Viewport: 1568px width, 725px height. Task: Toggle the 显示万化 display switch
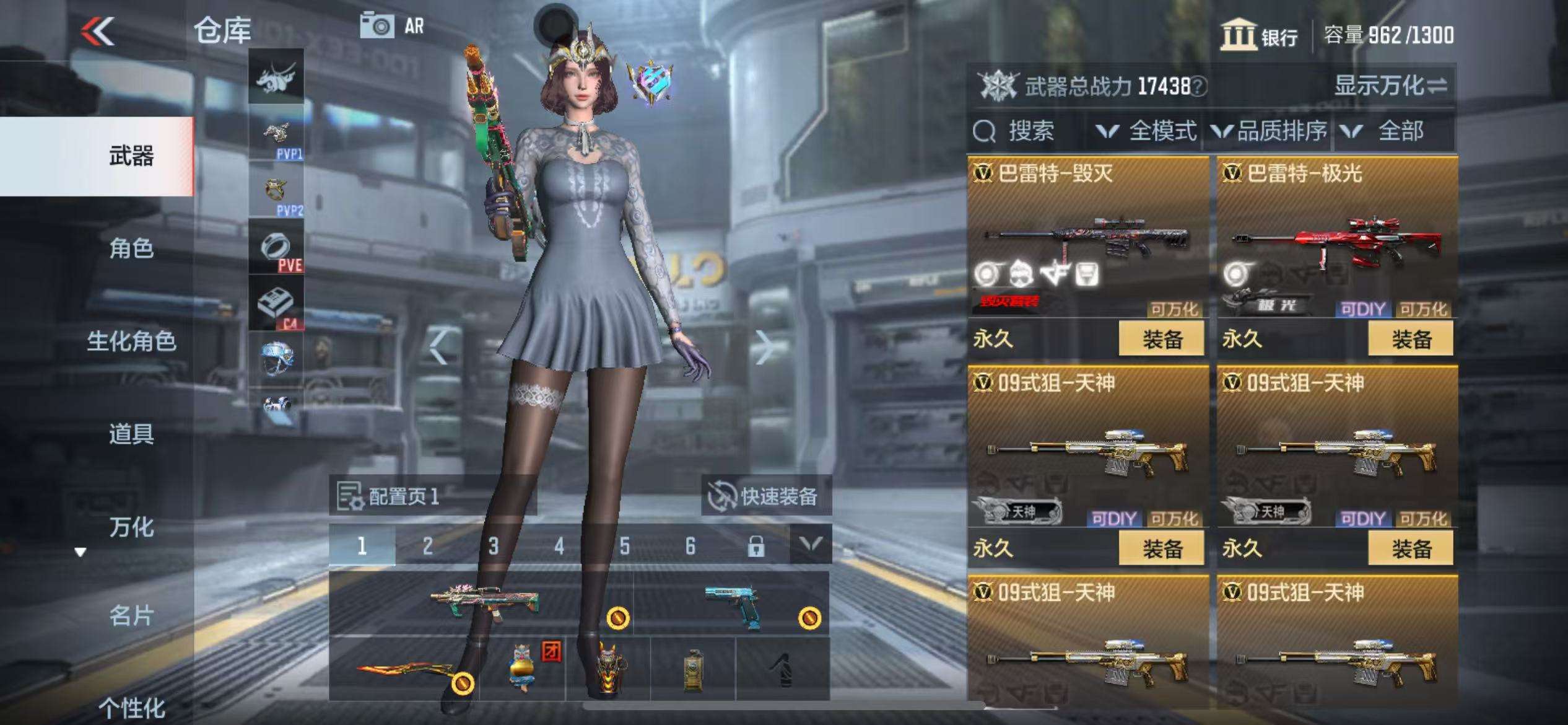(1390, 86)
